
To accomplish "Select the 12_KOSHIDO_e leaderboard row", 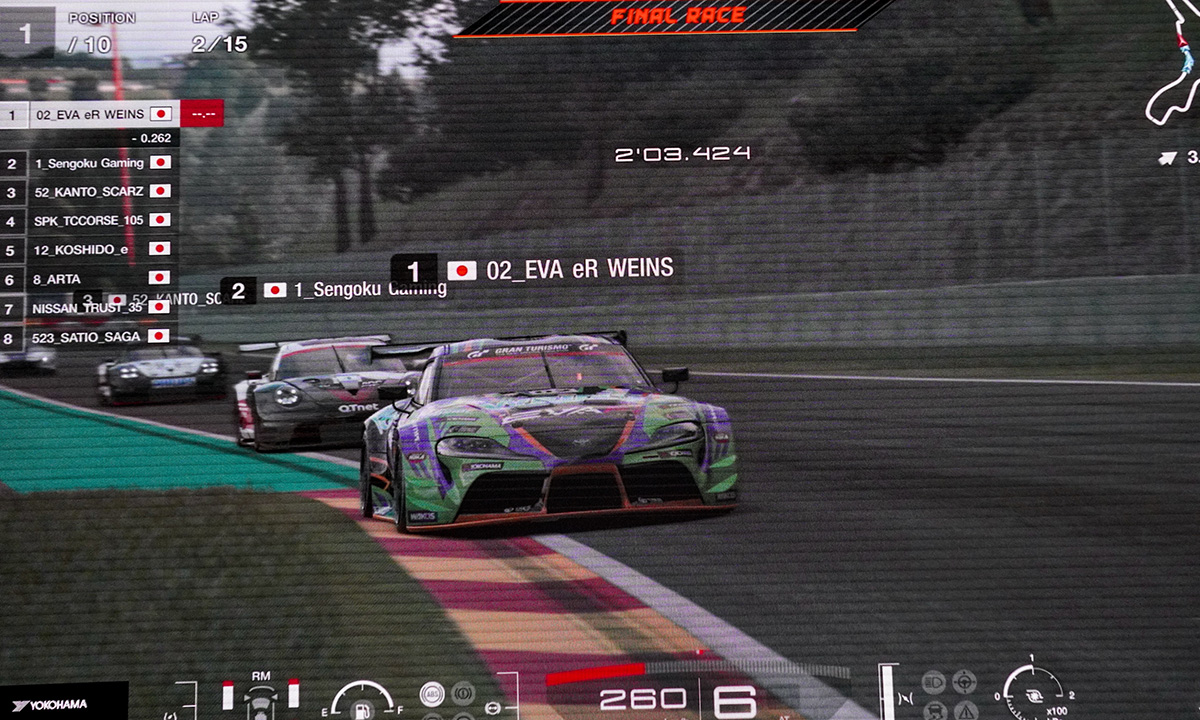I will tap(90, 249).
